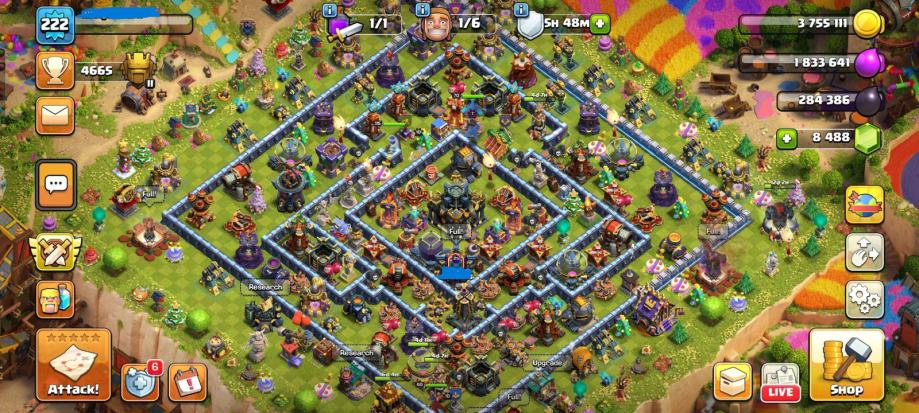Show info above the 1/1 sword counter
This screenshot has width=919, height=413.
tap(330, 8)
